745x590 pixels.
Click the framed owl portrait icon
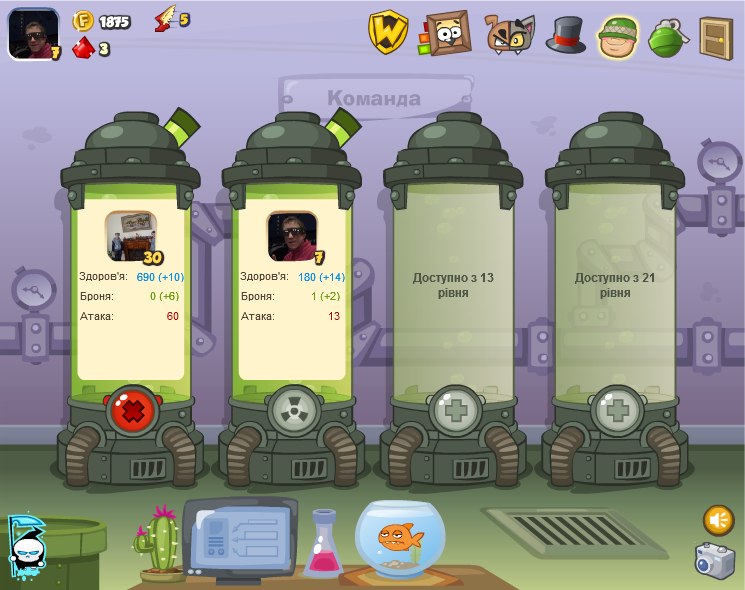pyautogui.click(x=446, y=34)
